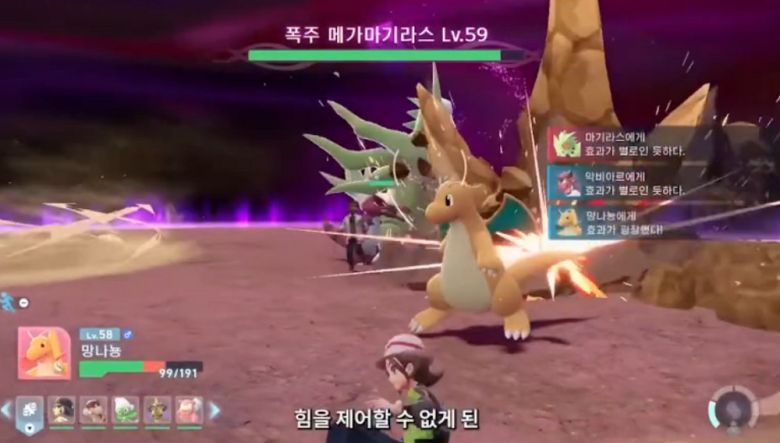This screenshot has height=443, width=780.
Task: Switch to the pink party member slot
Action: point(189,410)
